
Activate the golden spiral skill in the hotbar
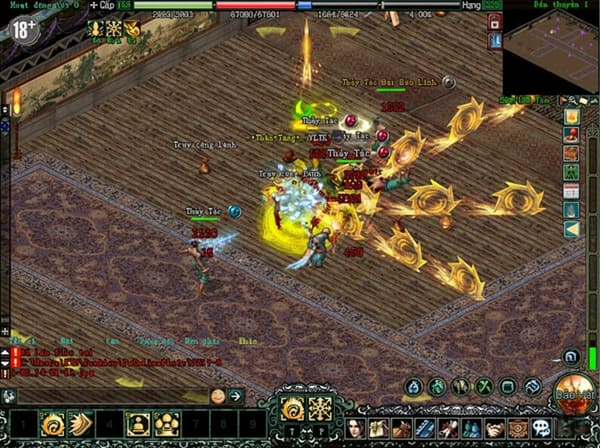pos(53,425)
